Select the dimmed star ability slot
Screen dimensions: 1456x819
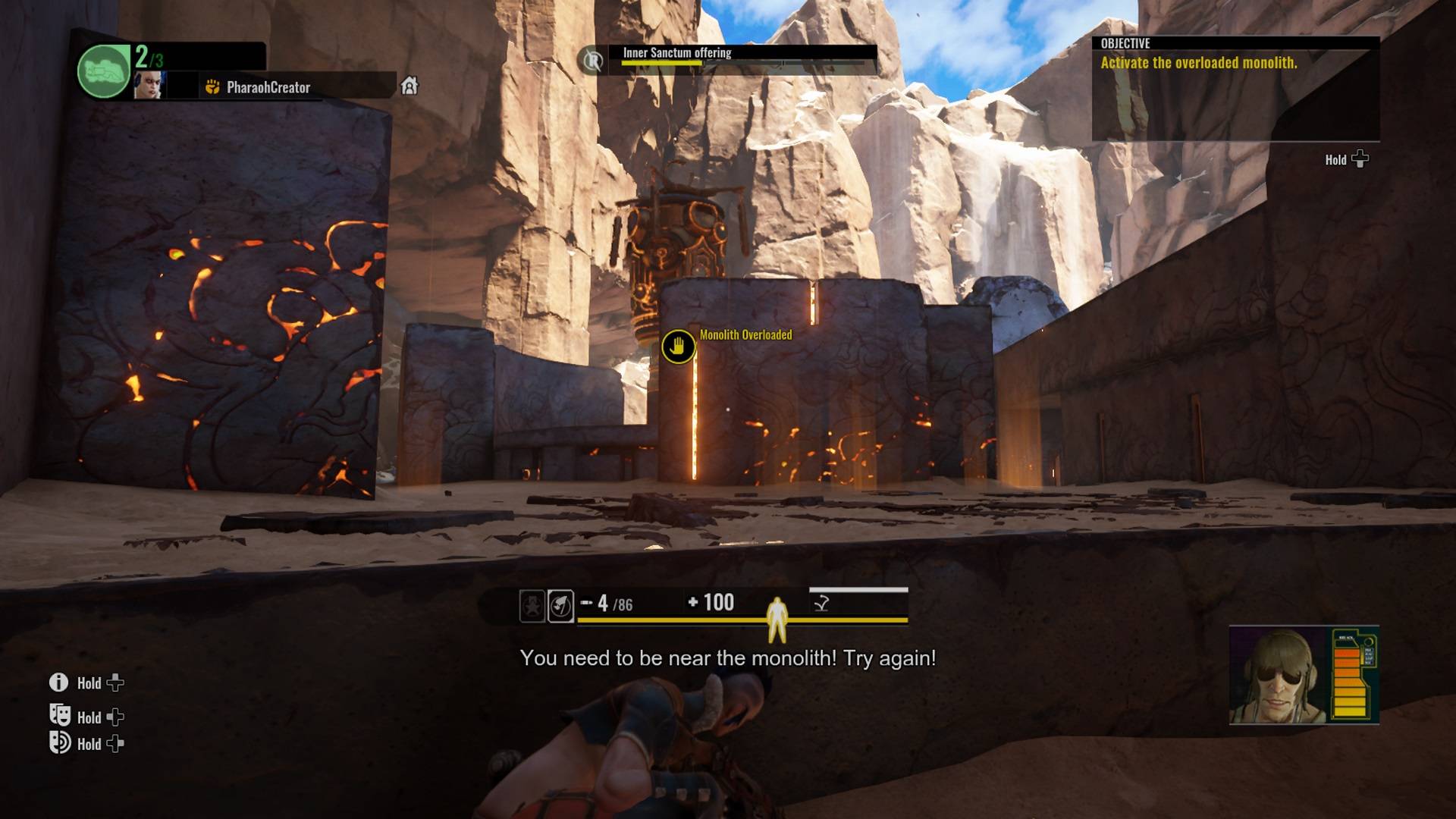coord(532,606)
